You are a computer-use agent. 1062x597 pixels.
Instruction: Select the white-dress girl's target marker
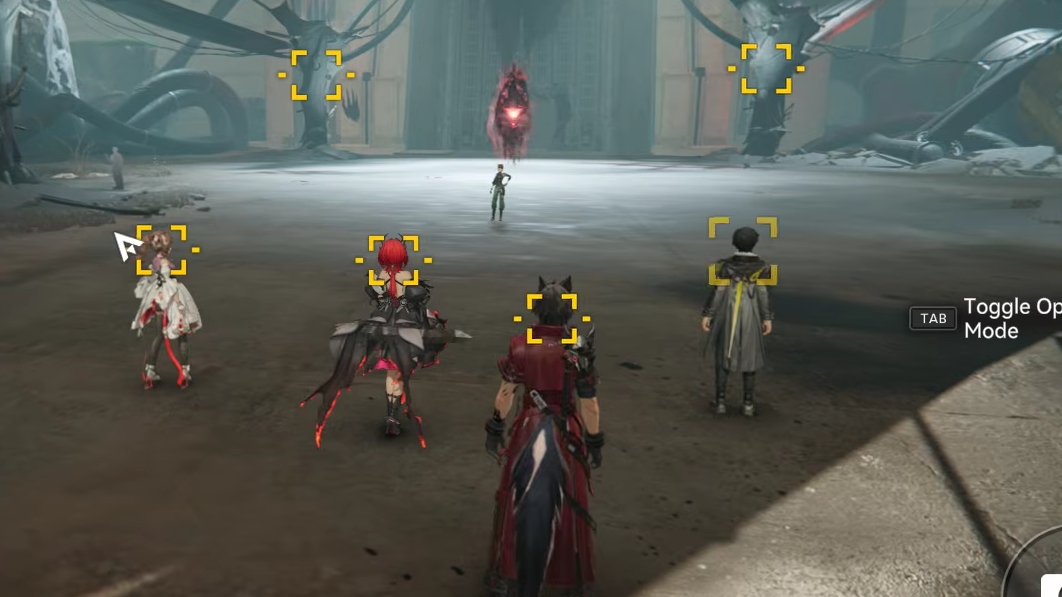click(x=162, y=250)
